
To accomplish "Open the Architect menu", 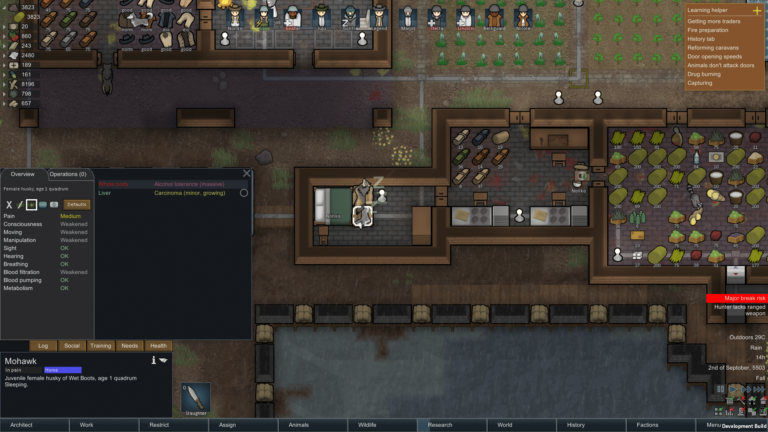I will pos(21,425).
